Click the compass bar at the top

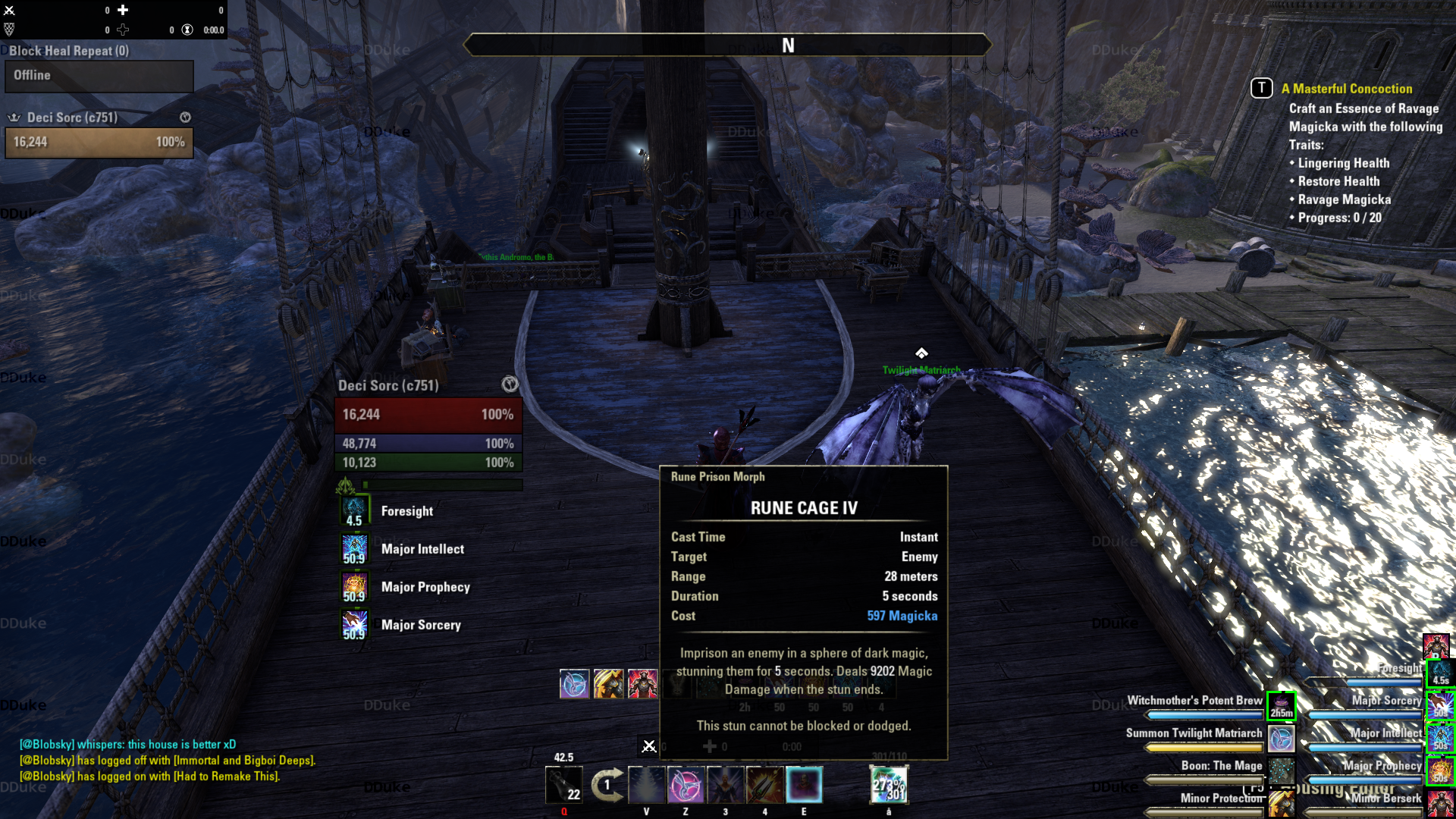[x=727, y=45]
